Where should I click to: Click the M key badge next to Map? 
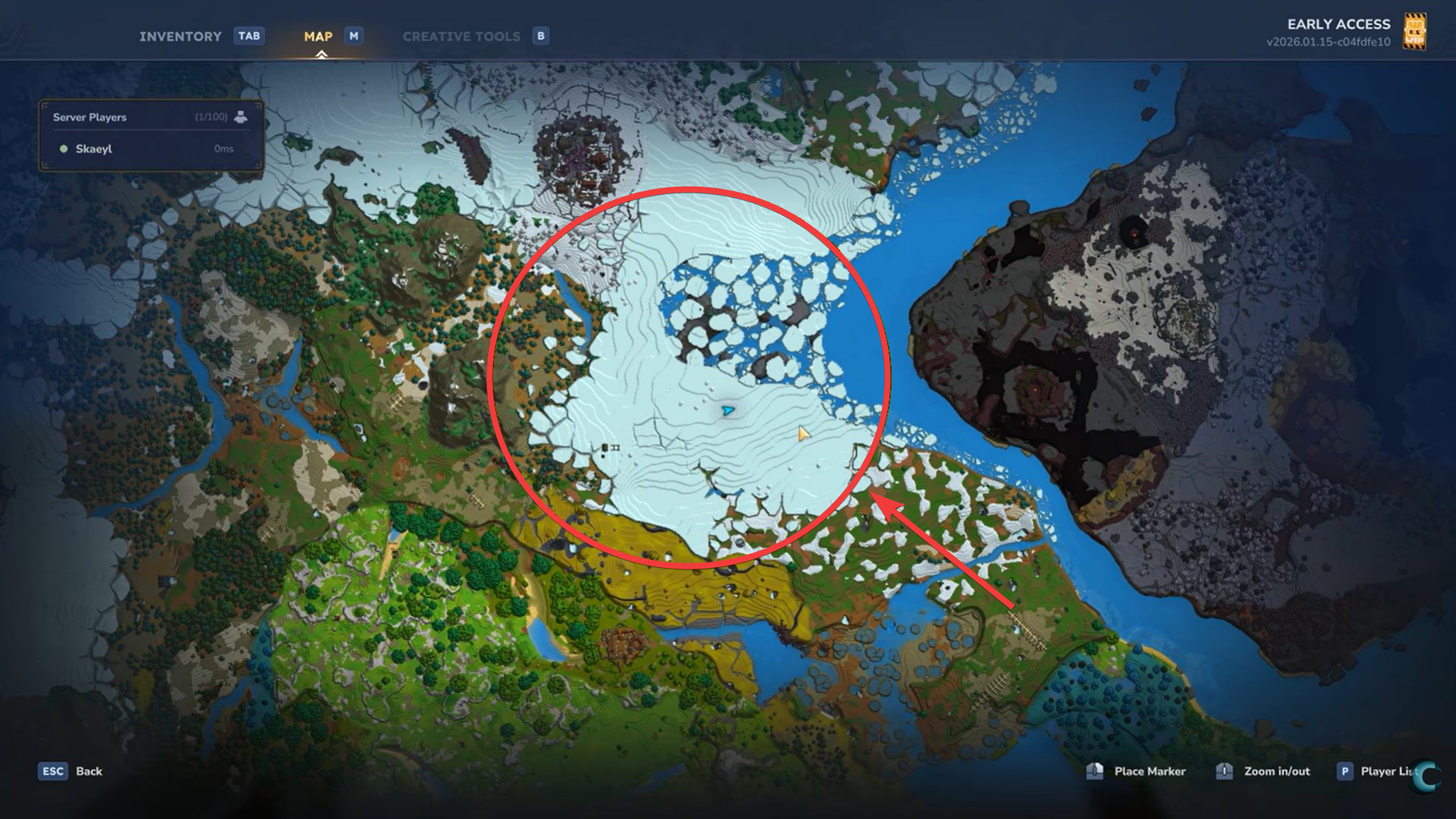click(353, 36)
